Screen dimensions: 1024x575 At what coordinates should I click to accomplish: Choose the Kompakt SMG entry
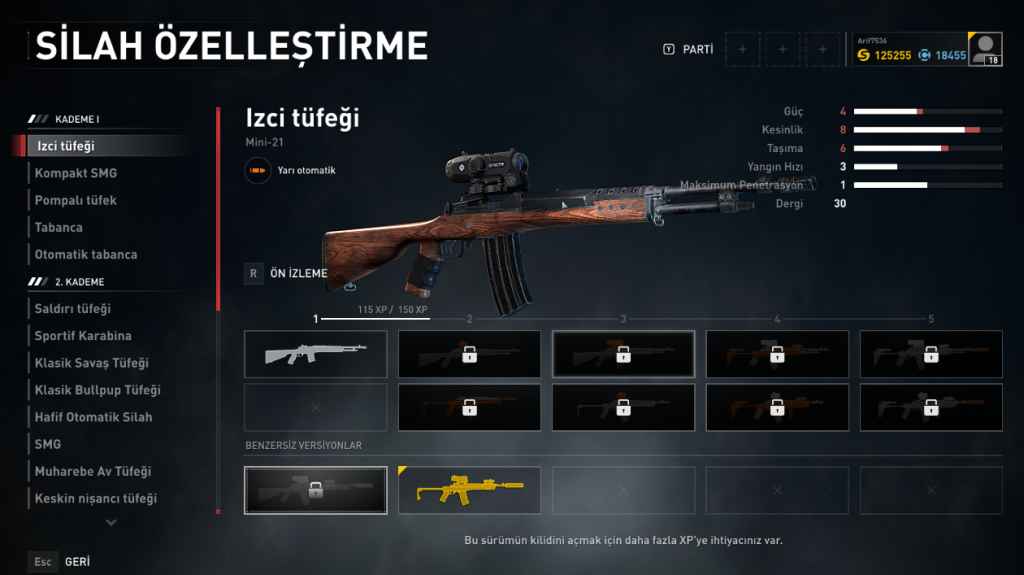tap(76, 173)
